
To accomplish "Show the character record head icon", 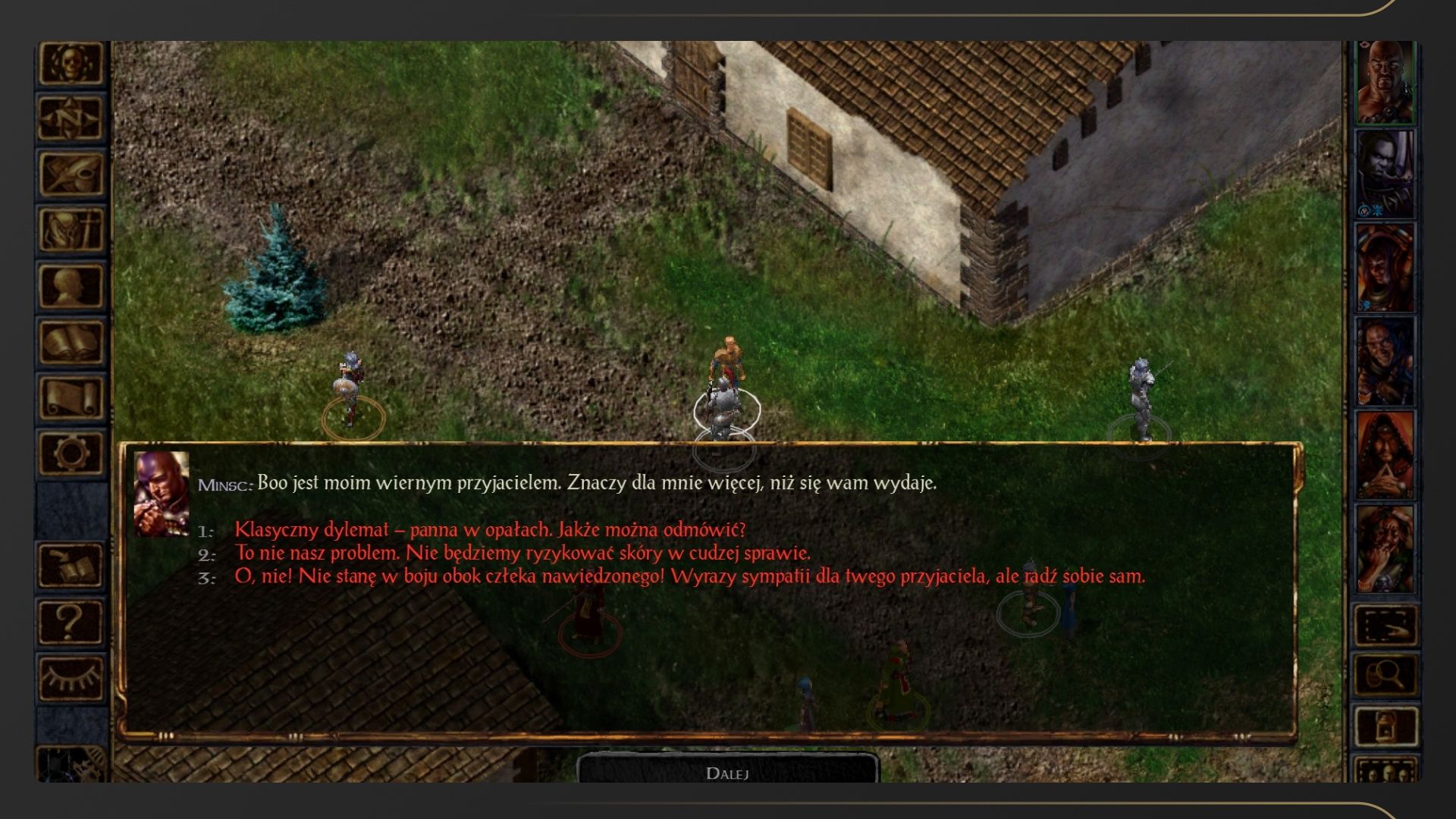I will 71,286.
